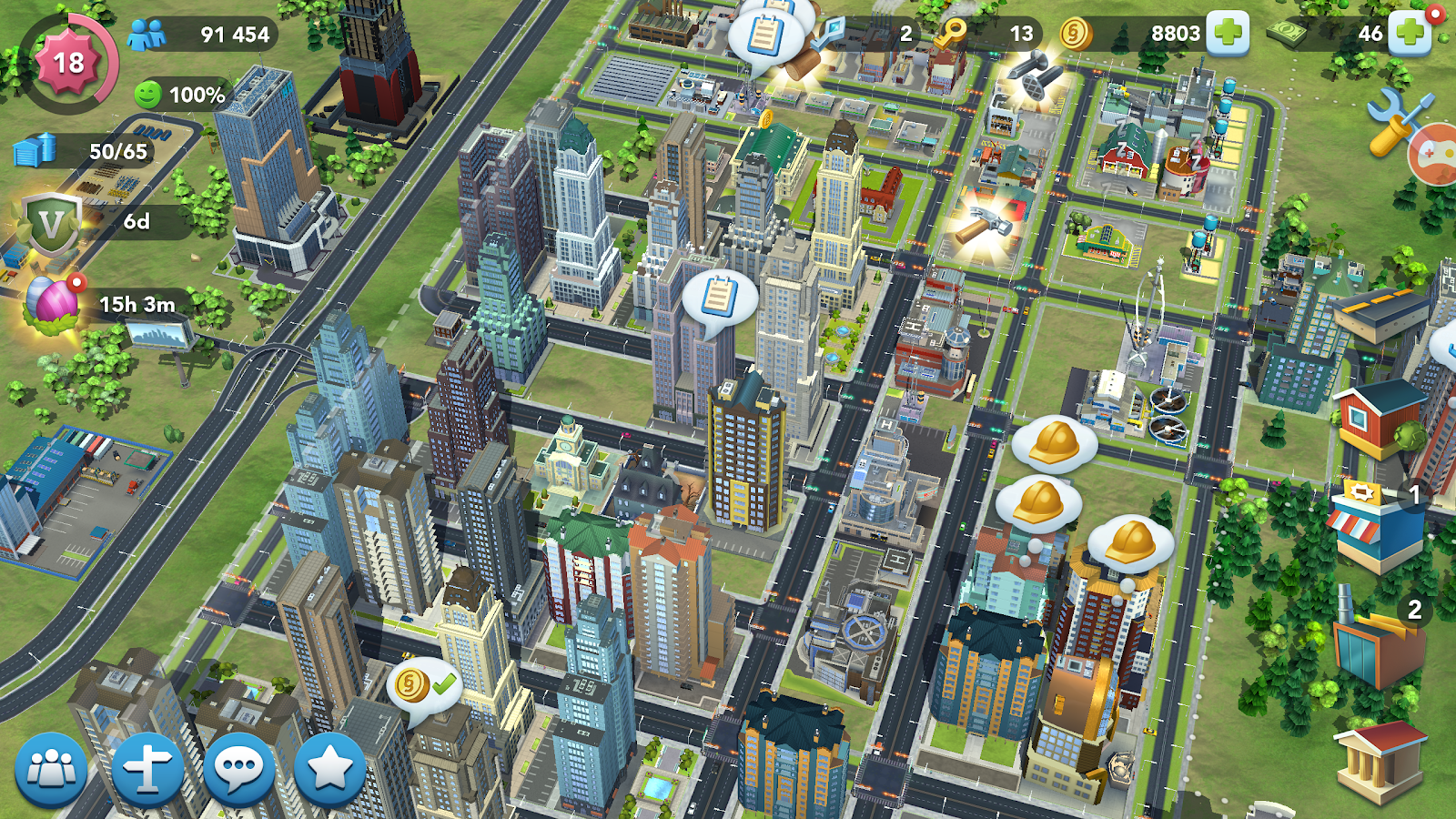Collect the coin checkmark bubble
Viewport: 1456px width, 819px height.
click(x=424, y=686)
